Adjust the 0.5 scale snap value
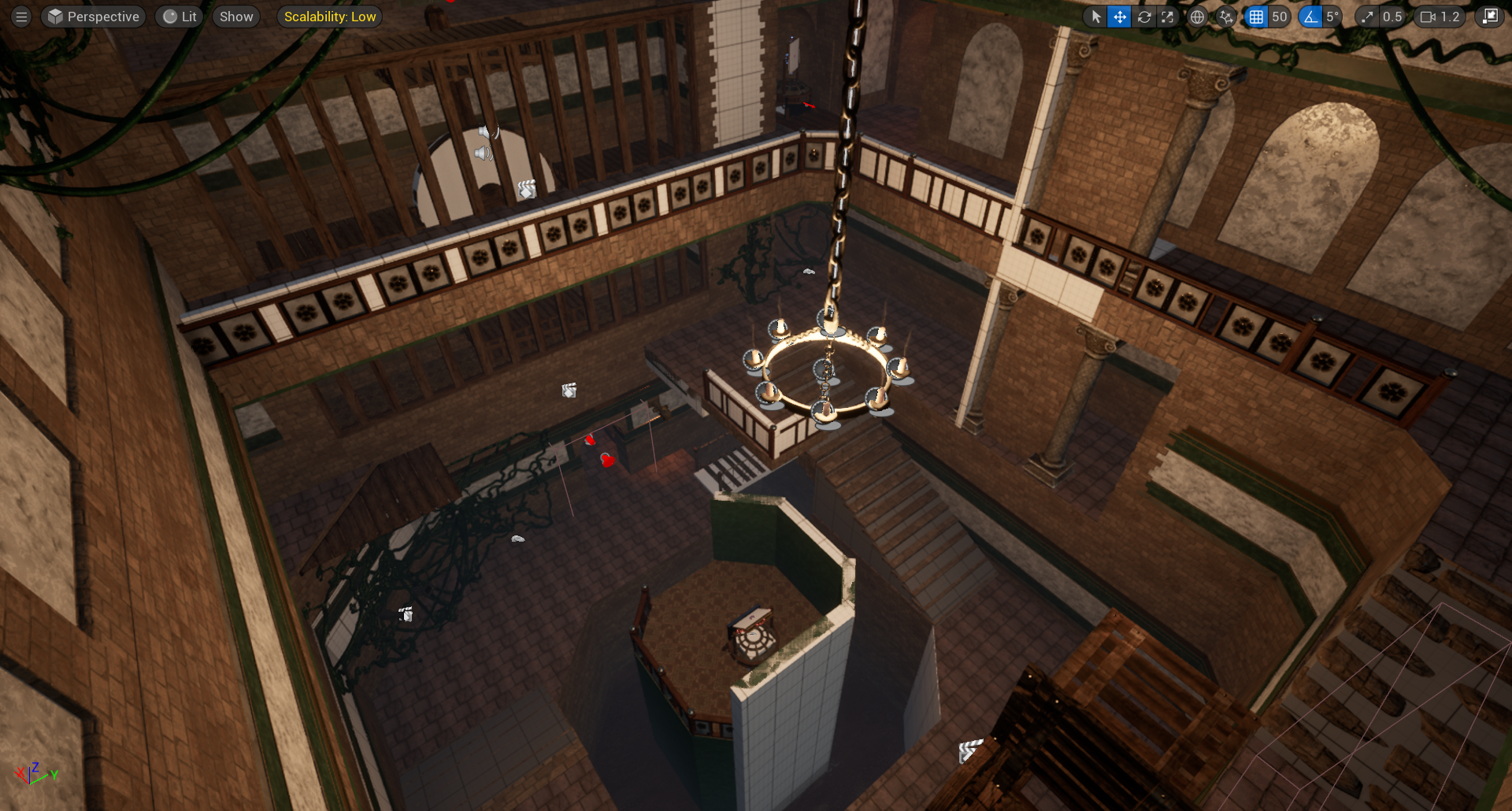1512x811 pixels. [1392, 17]
